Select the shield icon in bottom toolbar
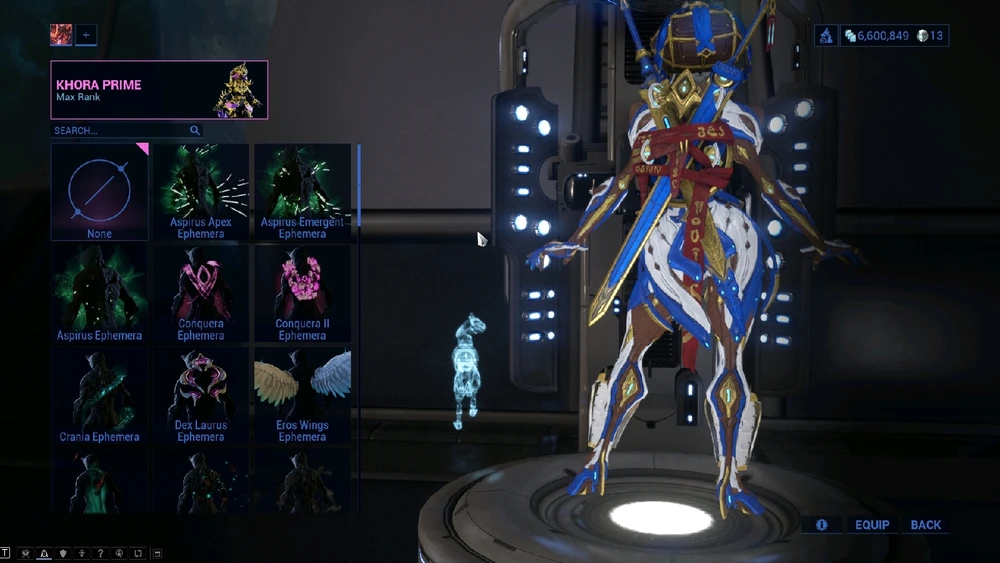Screen dimensions: 1000x563 pos(63,553)
